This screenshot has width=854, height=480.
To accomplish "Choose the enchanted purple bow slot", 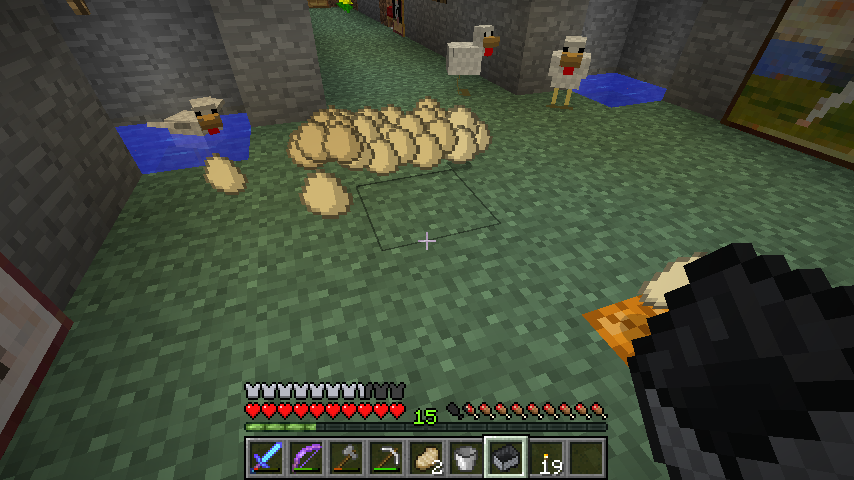I will click(305, 458).
